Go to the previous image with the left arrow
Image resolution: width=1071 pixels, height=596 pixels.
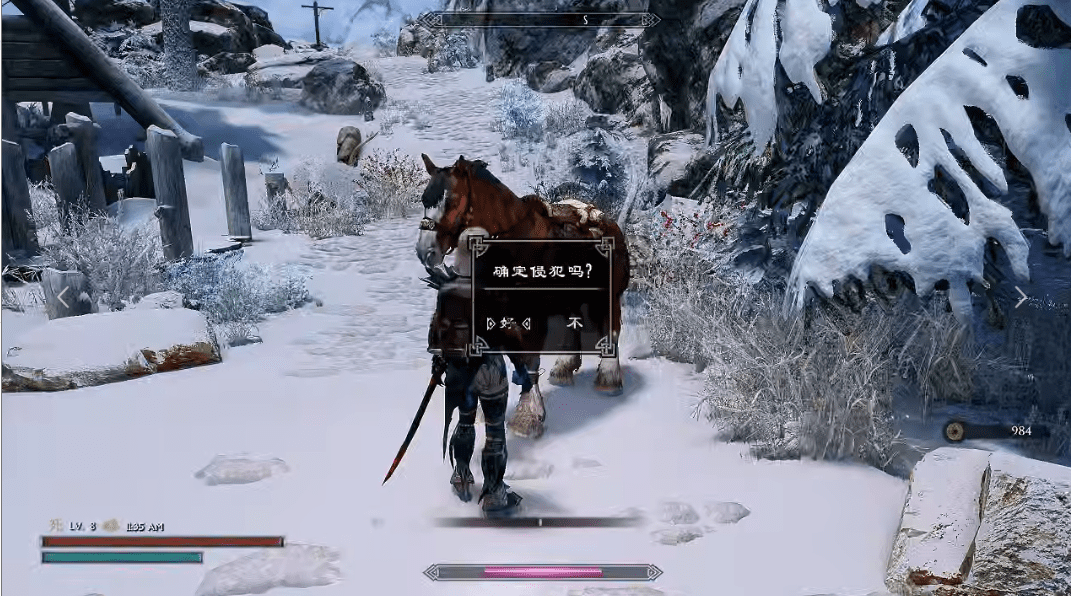[63, 297]
